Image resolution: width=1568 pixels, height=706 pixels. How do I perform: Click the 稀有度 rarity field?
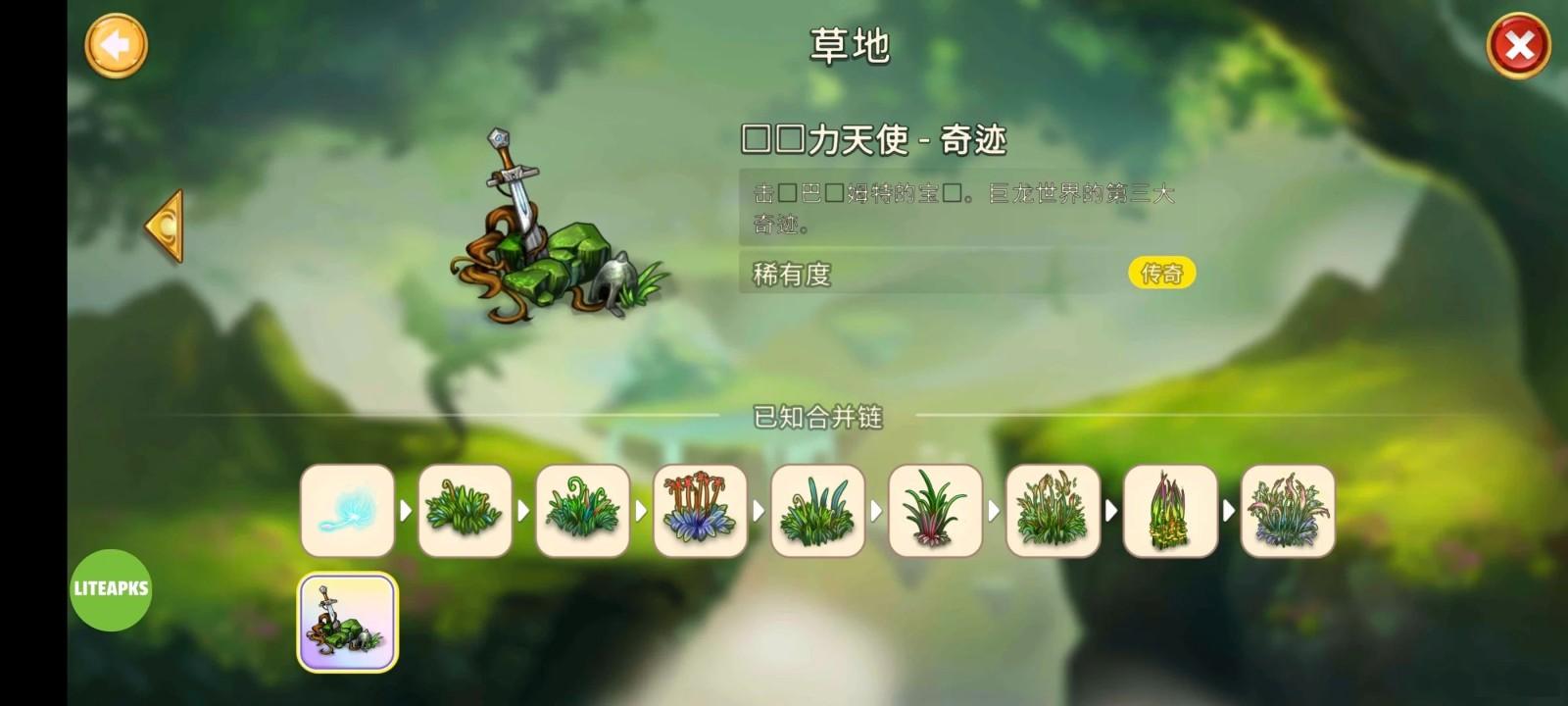tap(790, 275)
